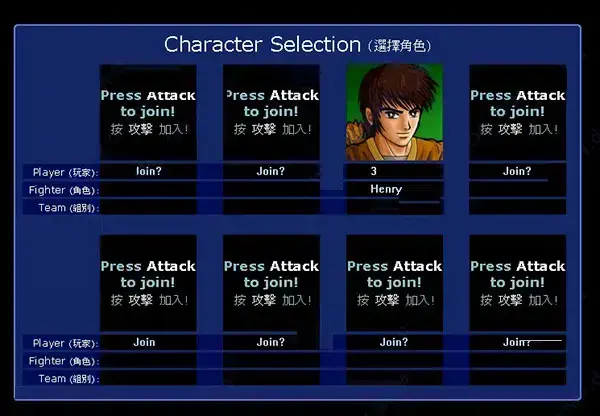Click the Henry fighter name field

click(393, 189)
